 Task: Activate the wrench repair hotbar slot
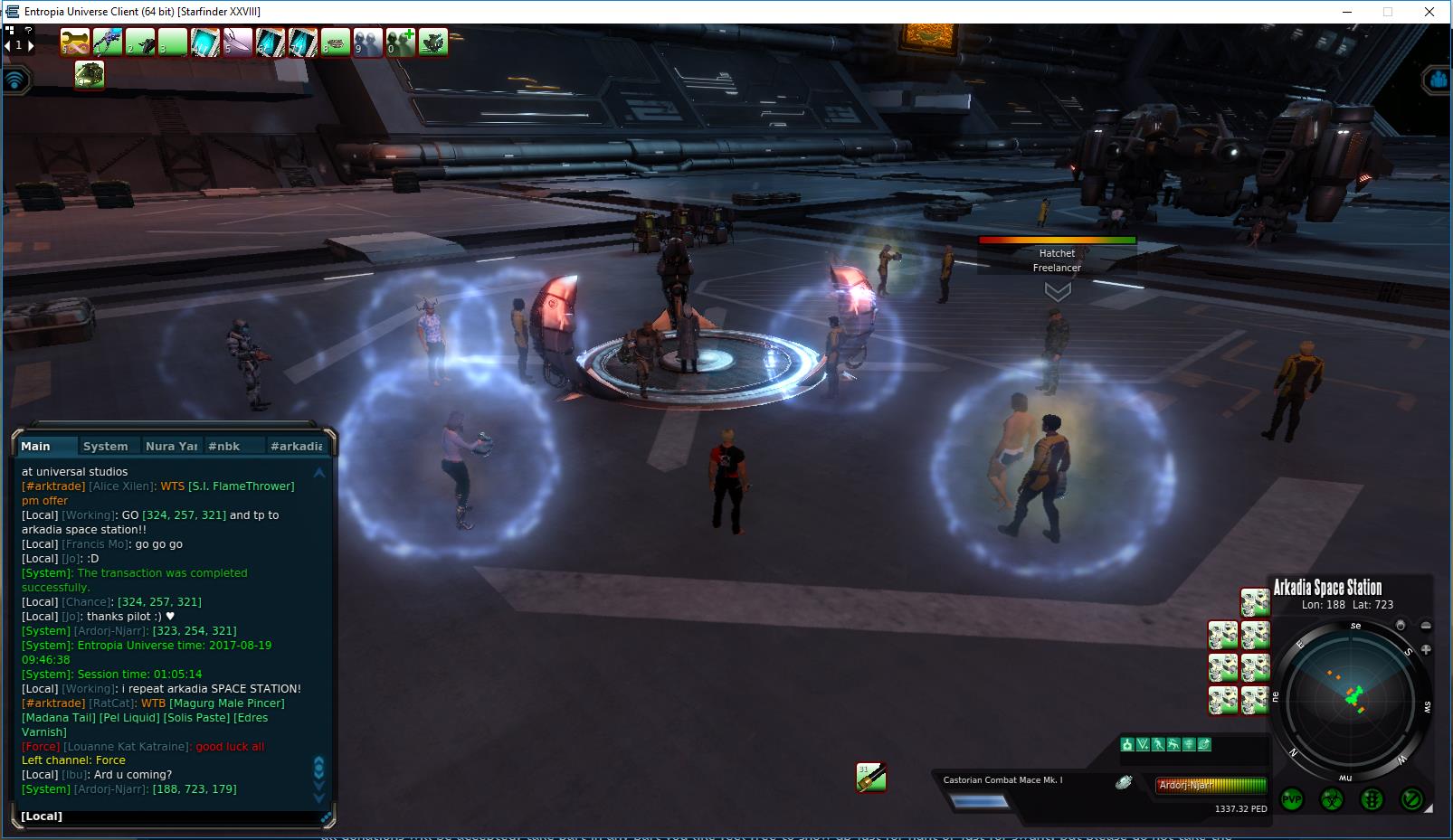click(x=75, y=42)
